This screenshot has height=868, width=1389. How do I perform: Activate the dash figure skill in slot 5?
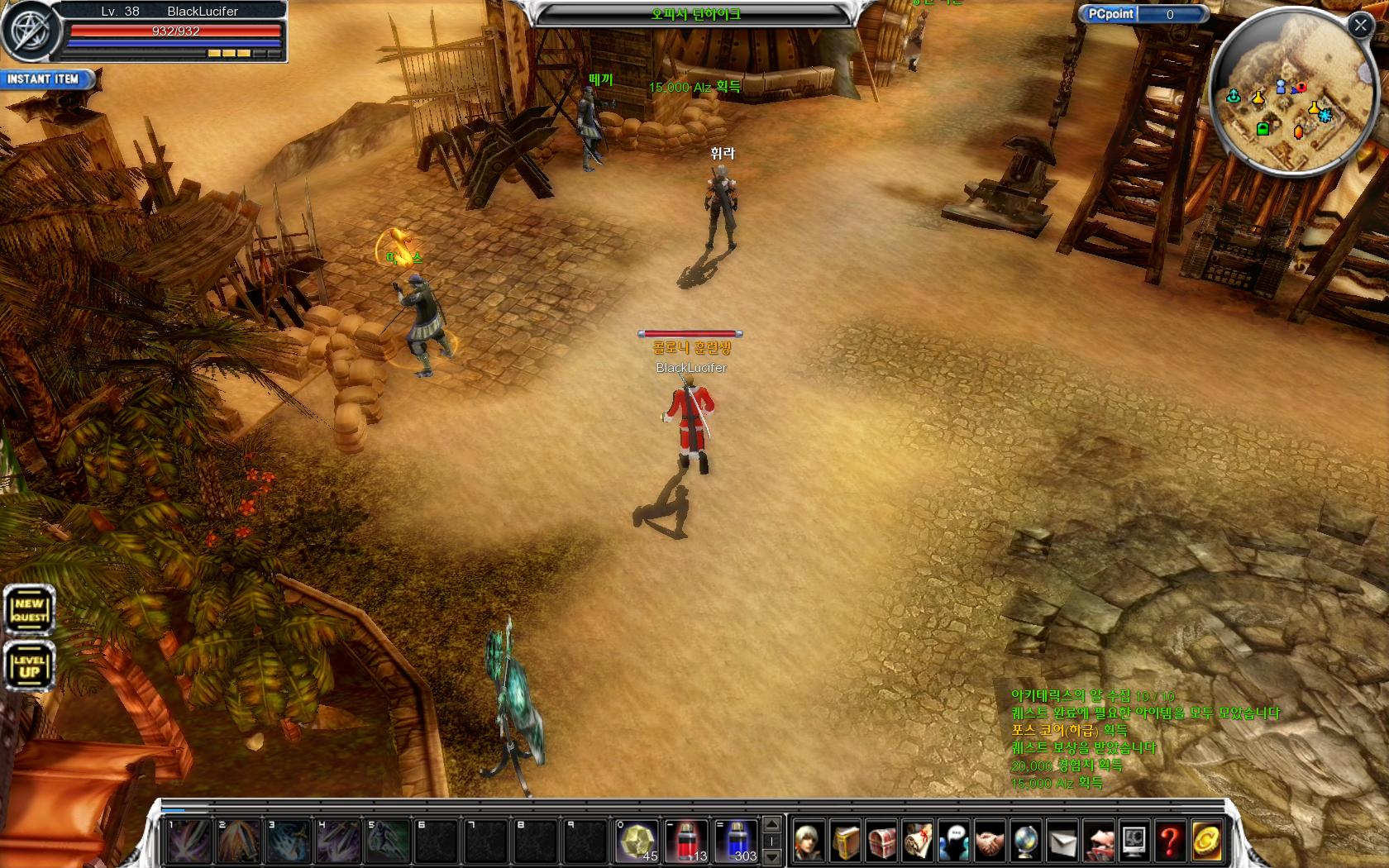click(x=387, y=841)
